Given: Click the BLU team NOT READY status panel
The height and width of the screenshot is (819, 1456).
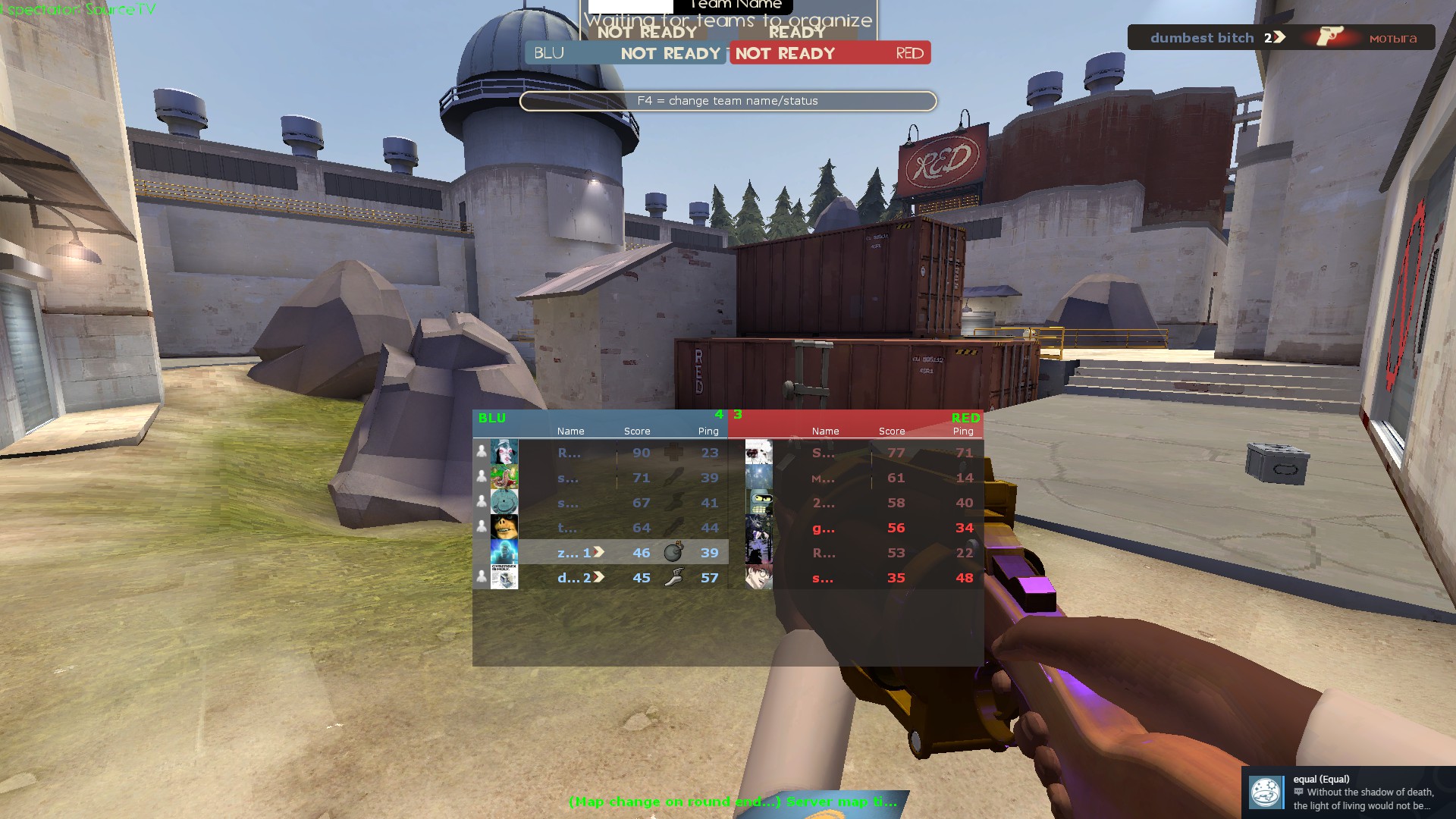Looking at the screenshot, I should click(626, 53).
